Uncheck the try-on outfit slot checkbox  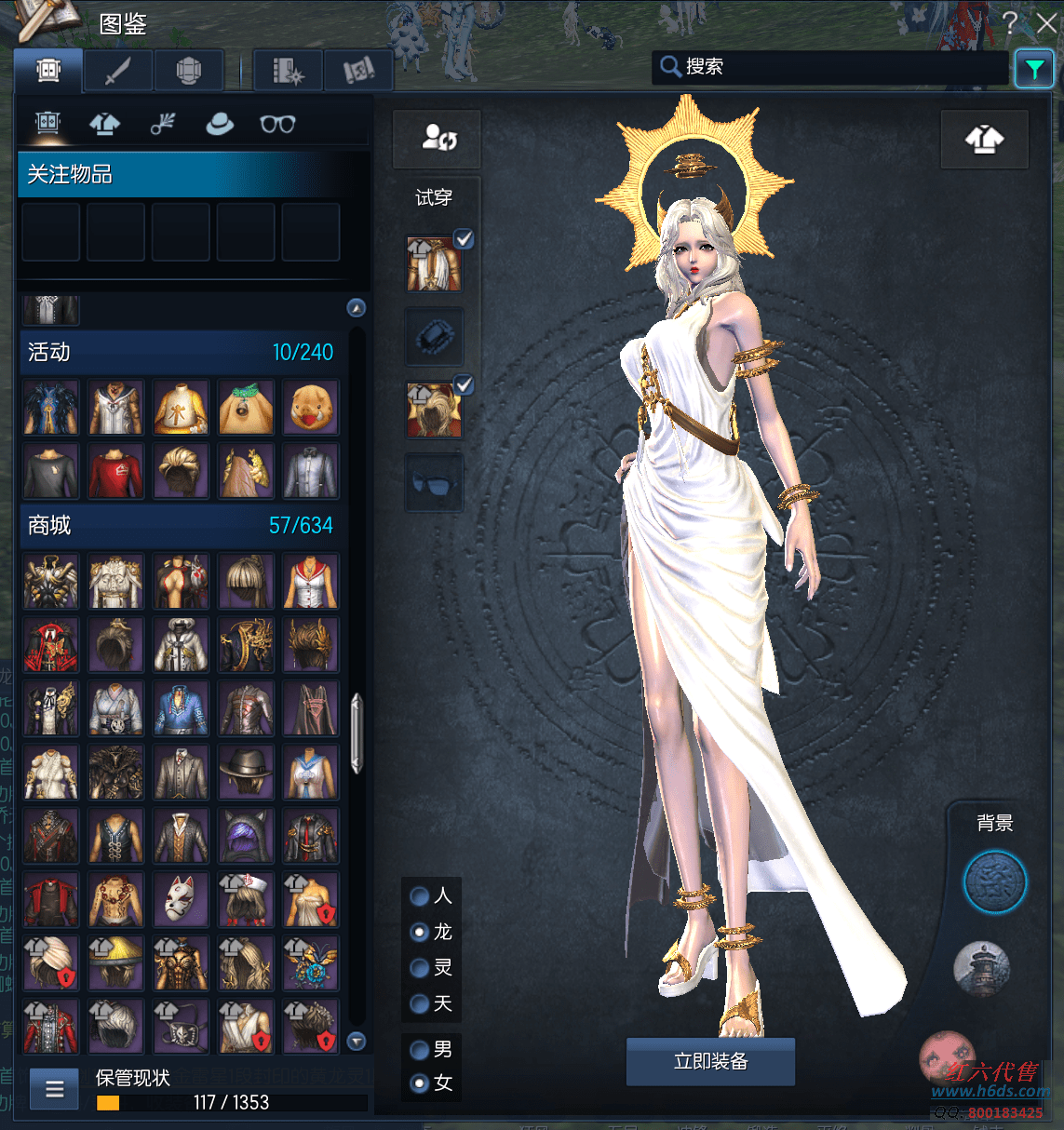(464, 239)
